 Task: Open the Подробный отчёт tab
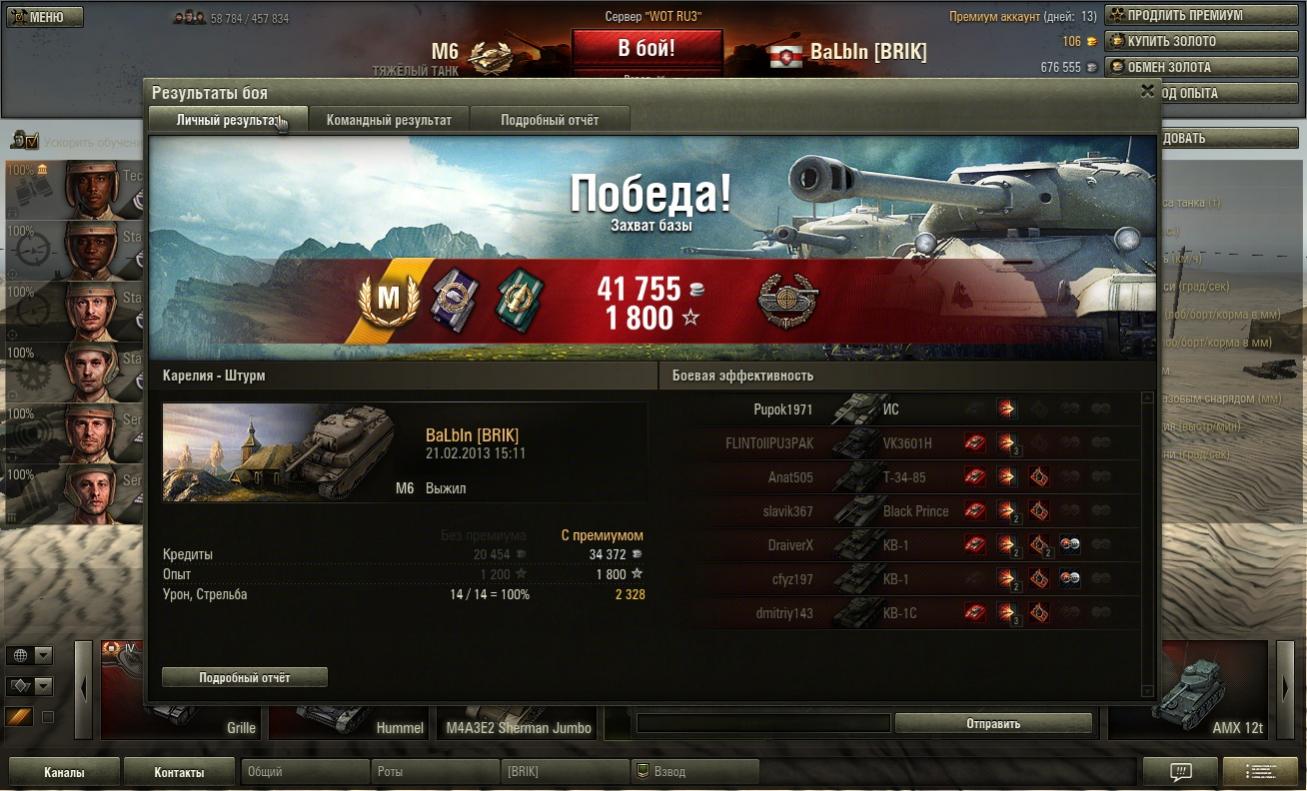549,120
